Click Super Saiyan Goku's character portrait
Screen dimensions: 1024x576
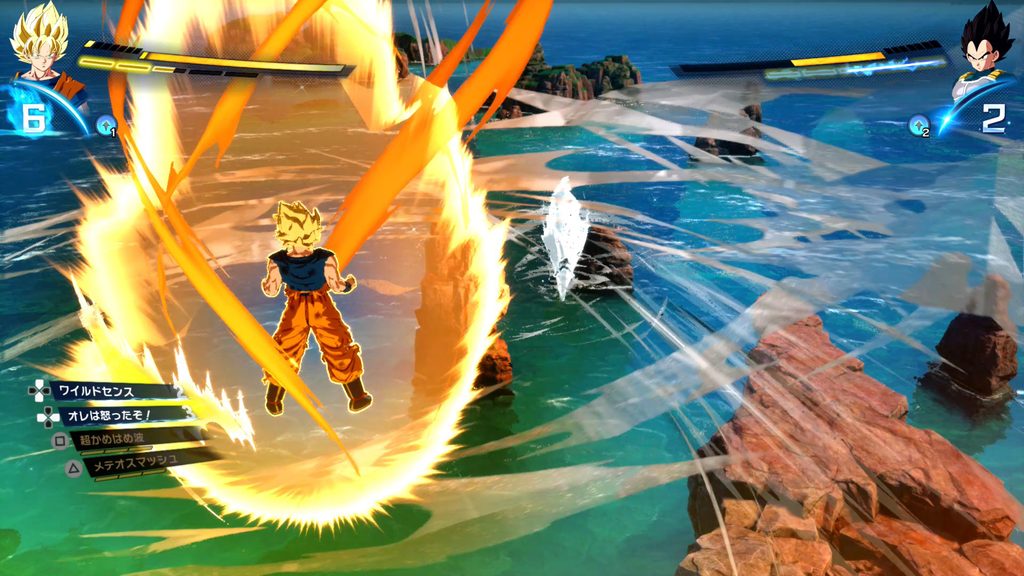tap(41, 44)
